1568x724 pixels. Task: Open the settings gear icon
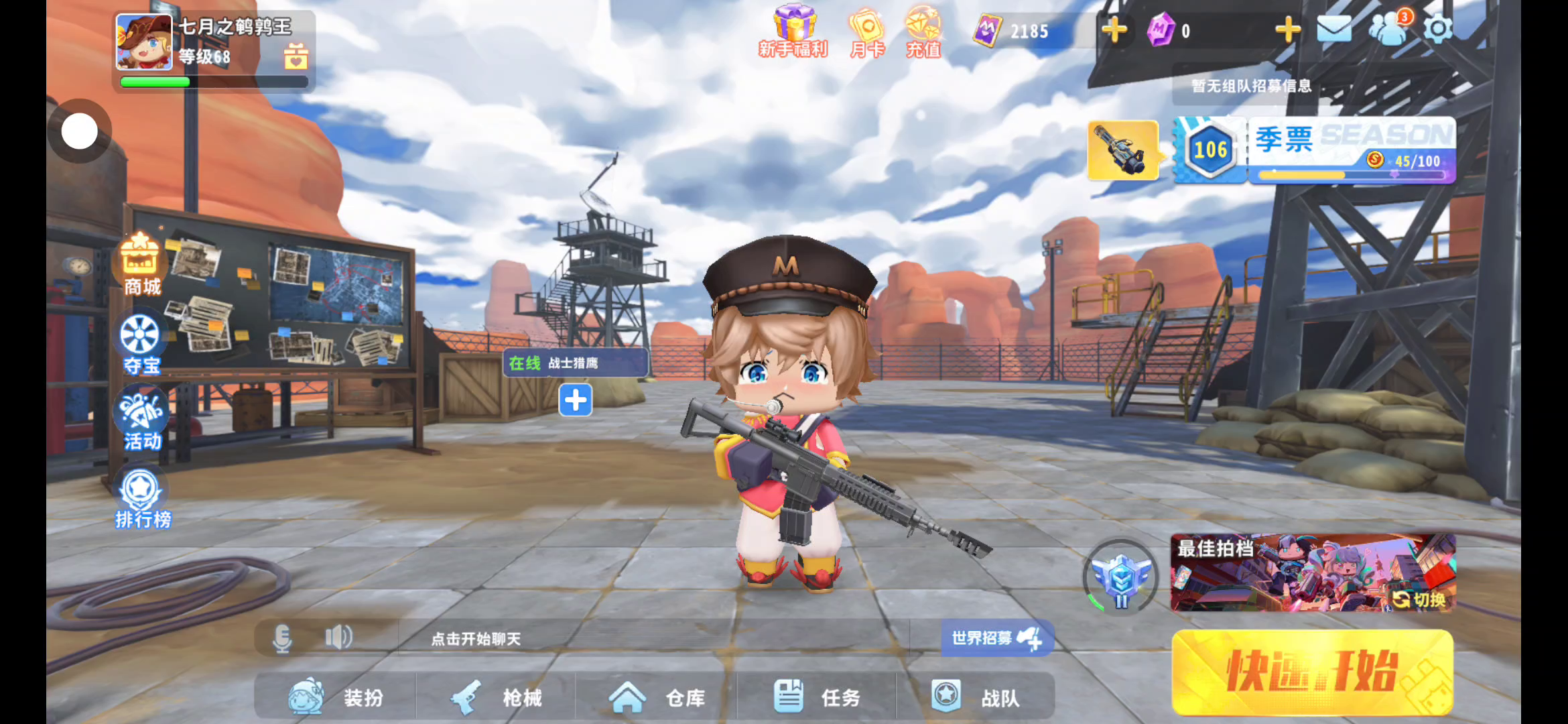point(1437,29)
